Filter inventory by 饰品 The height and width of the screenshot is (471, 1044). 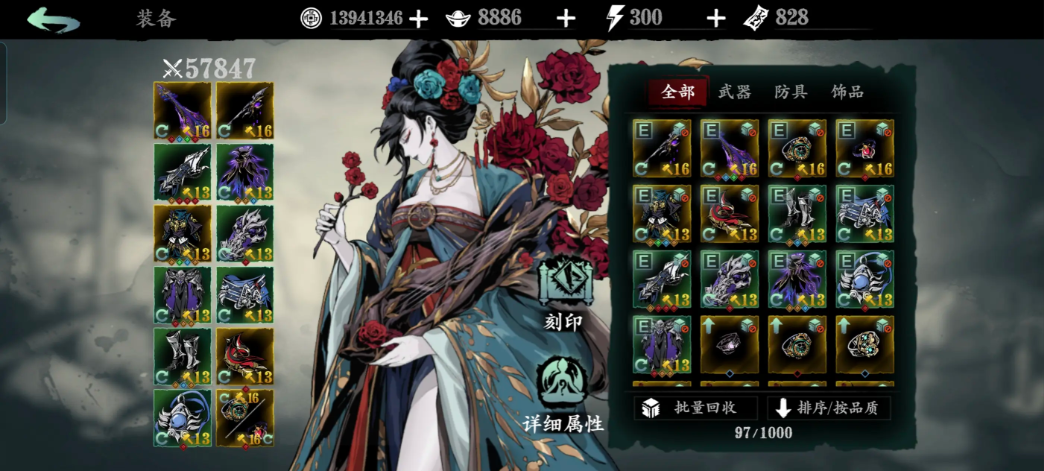pos(847,92)
